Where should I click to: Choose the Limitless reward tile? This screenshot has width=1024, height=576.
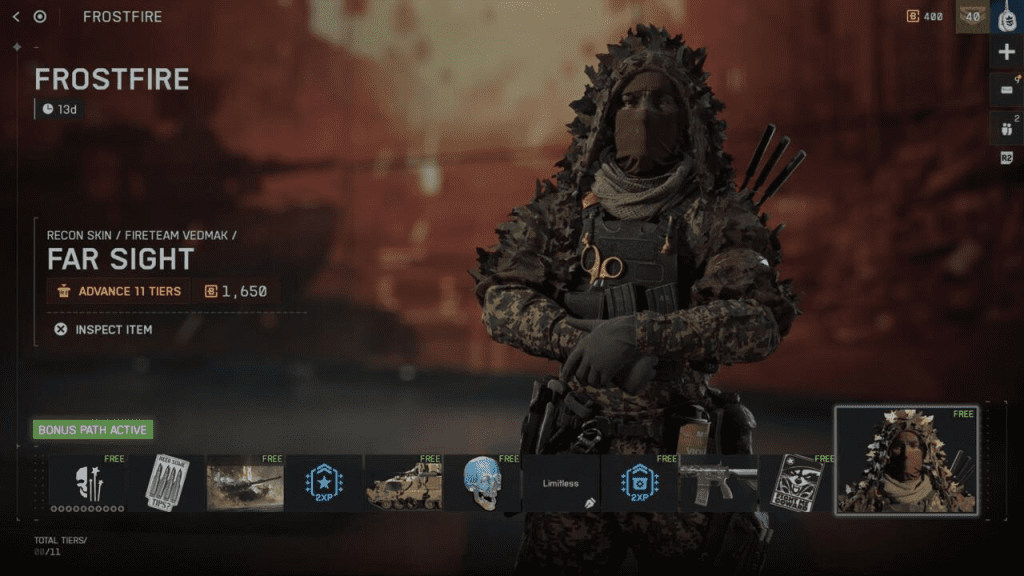point(561,484)
